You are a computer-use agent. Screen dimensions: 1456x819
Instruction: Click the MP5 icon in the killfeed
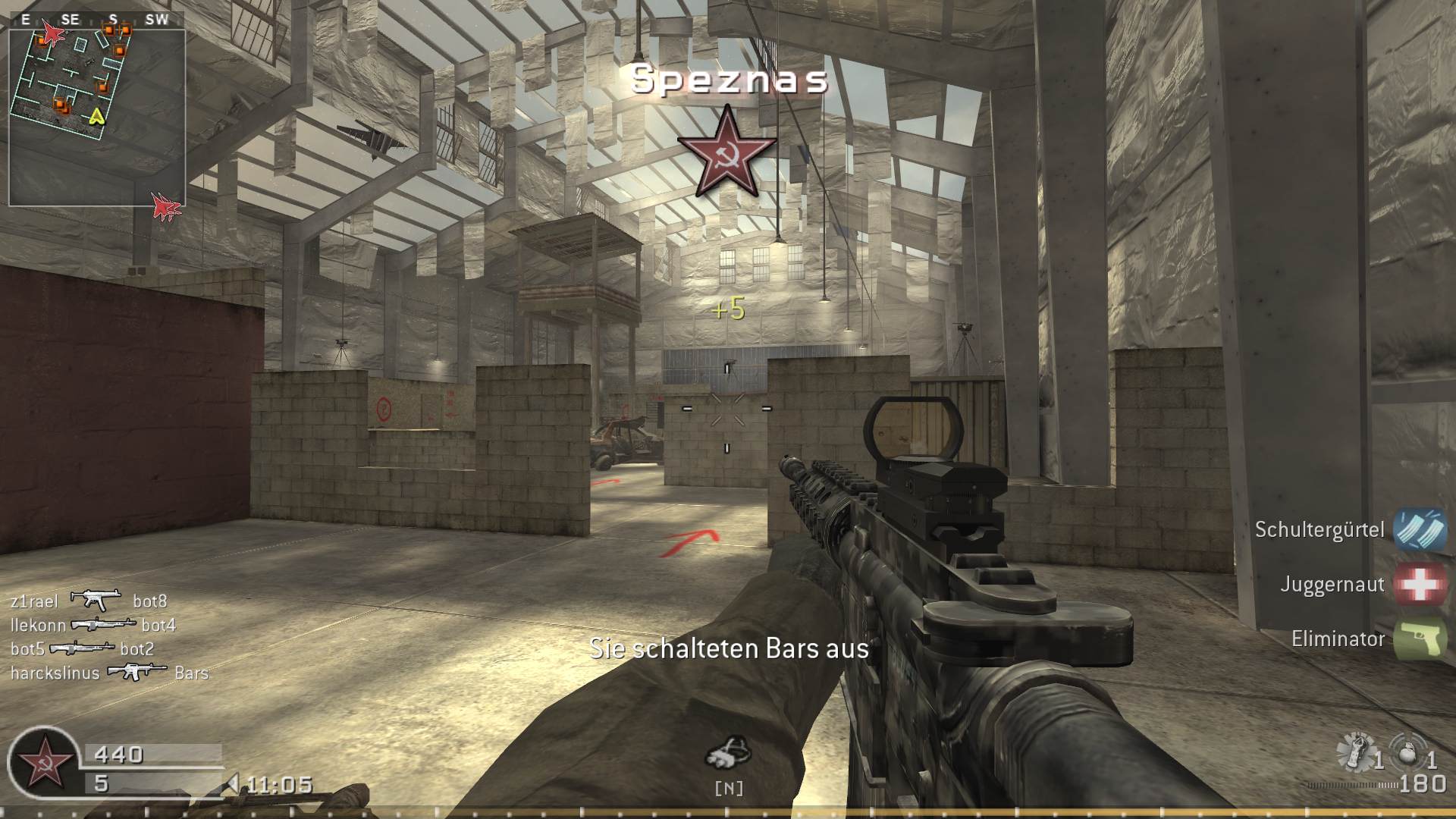click(x=95, y=598)
